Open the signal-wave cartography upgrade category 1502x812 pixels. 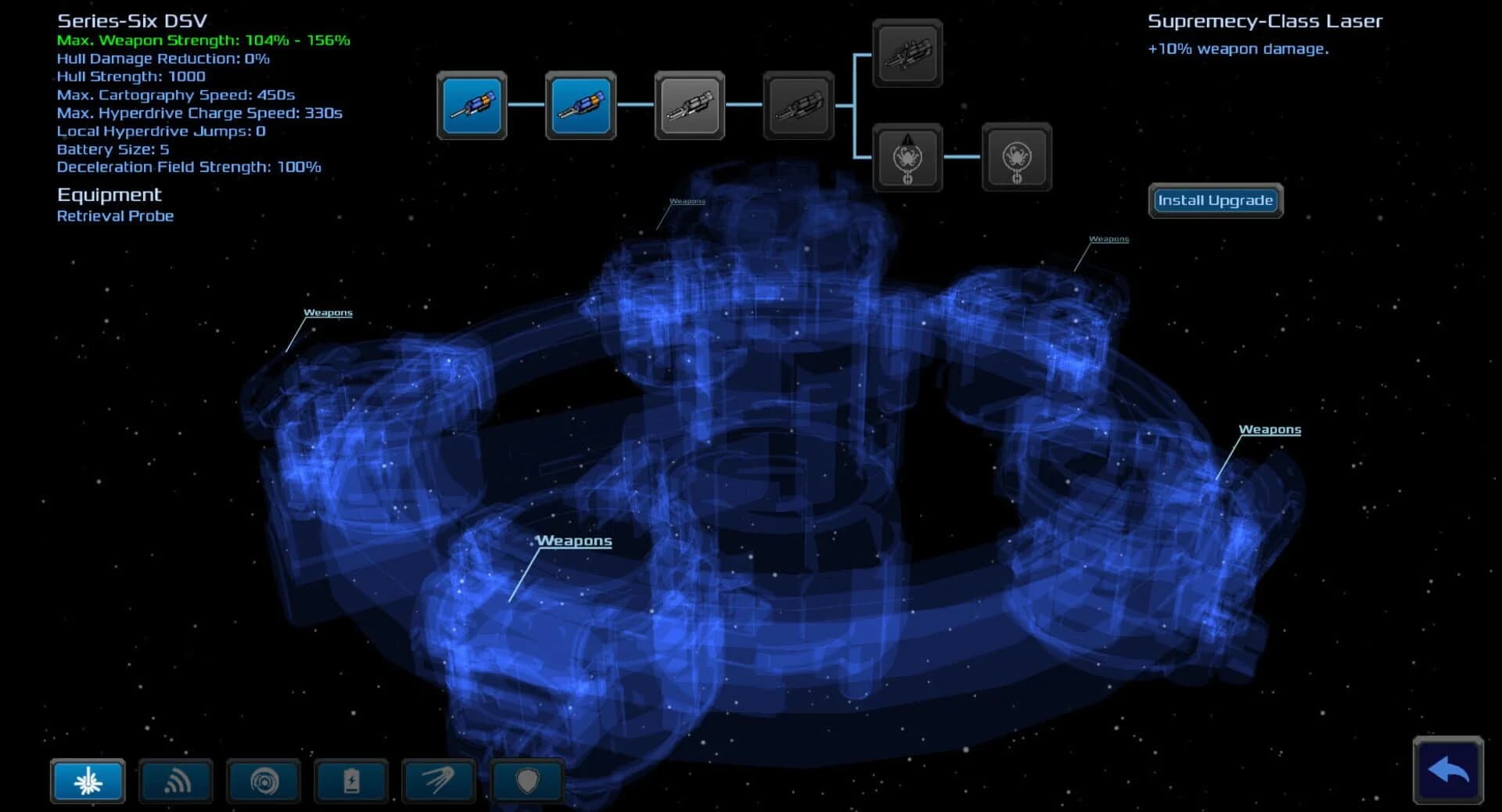[x=175, y=781]
